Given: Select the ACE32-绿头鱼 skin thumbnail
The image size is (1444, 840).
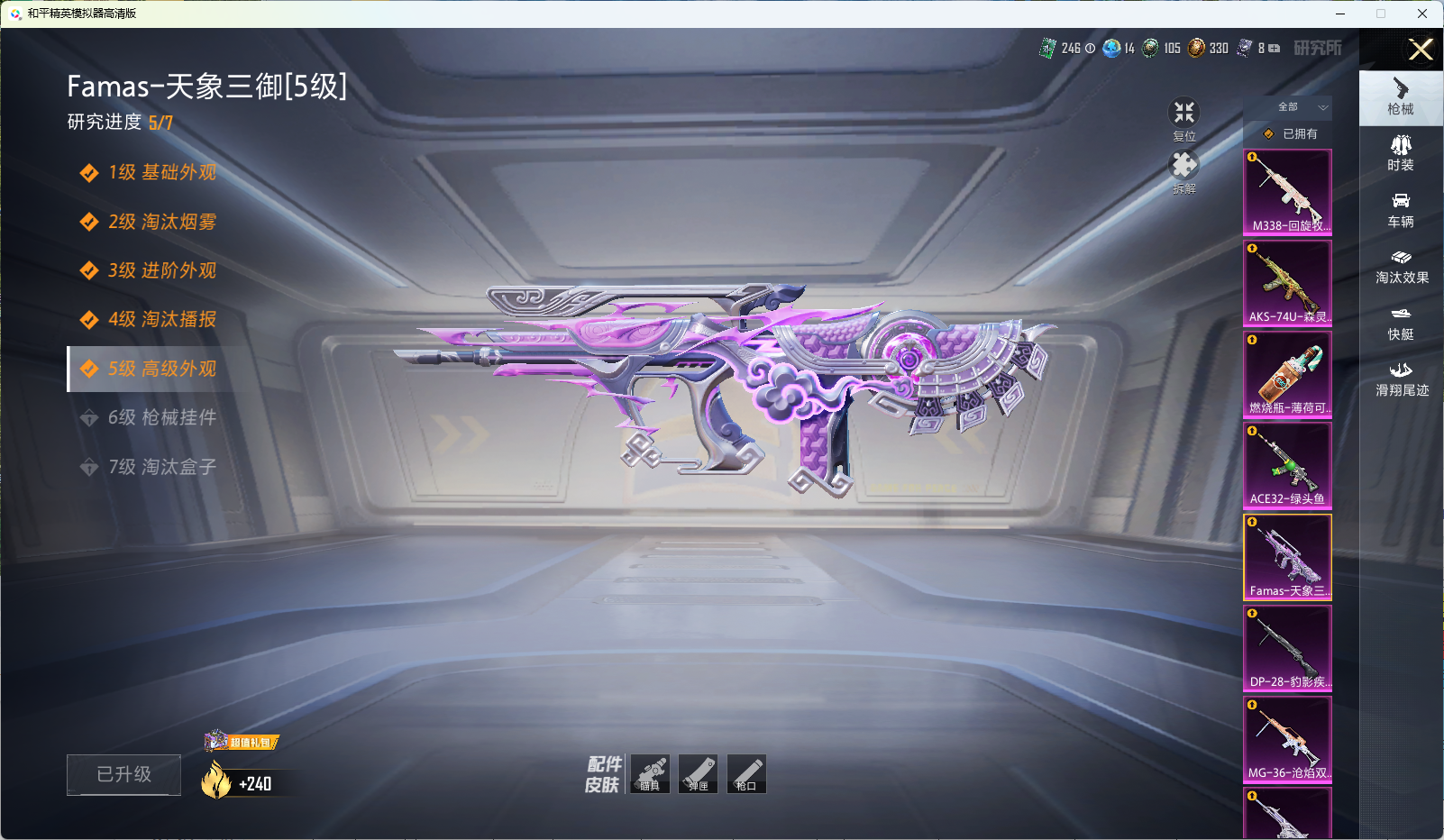Looking at the screenshot, I should [1287, 465].
